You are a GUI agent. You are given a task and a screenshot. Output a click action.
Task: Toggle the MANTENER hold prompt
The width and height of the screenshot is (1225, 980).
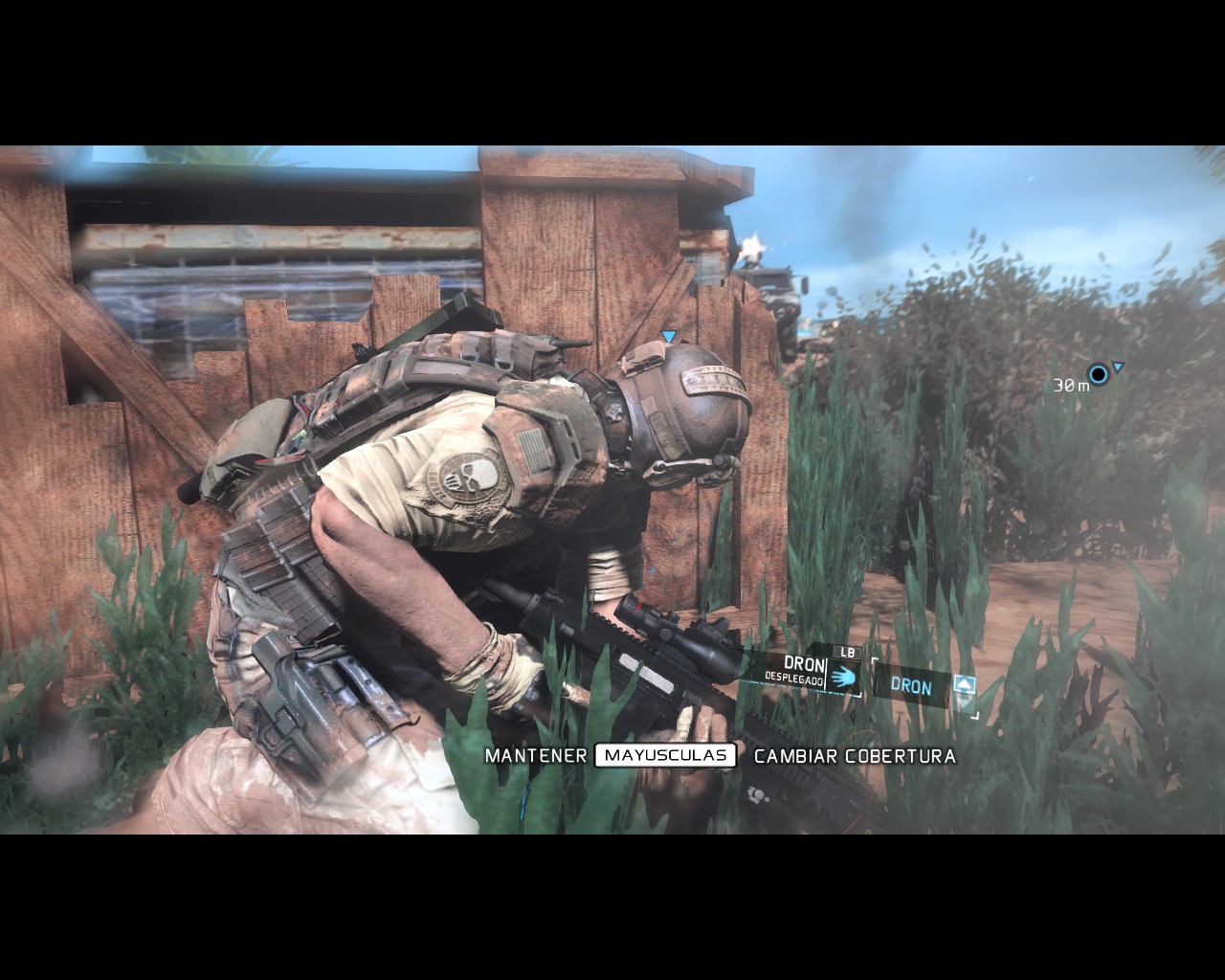click(536, 755)
